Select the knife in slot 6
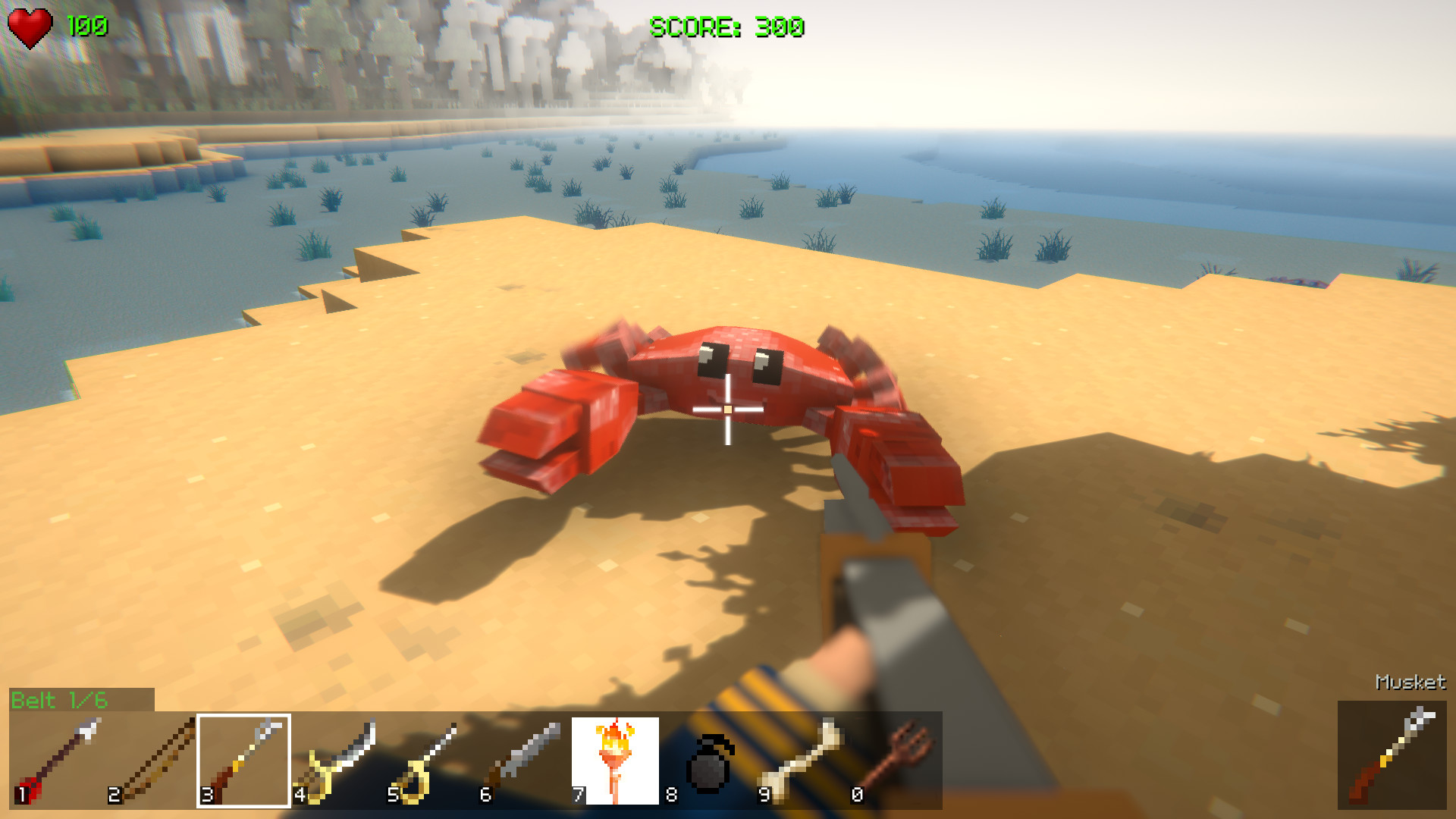Screen dimensions: 1456x819 click(x=527, y=758)
